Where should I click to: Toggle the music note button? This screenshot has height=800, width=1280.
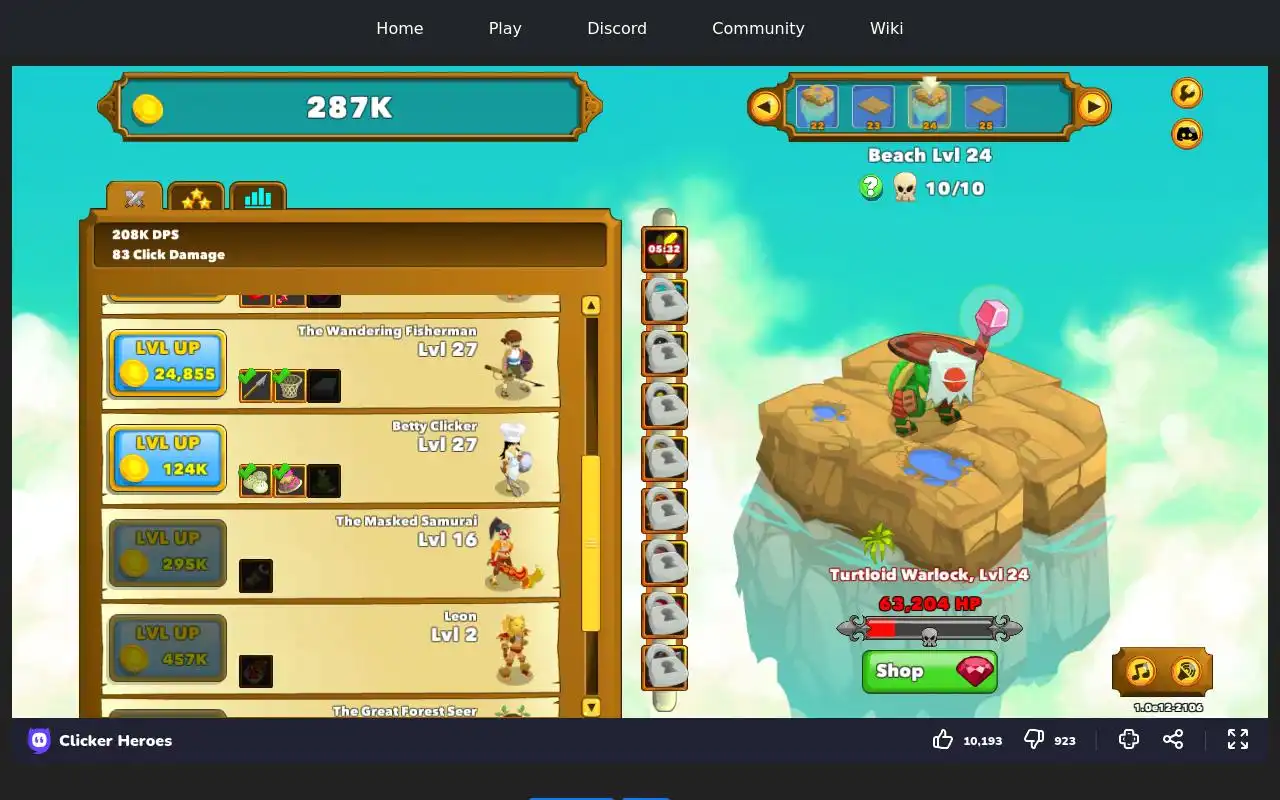coord(1141,671)
